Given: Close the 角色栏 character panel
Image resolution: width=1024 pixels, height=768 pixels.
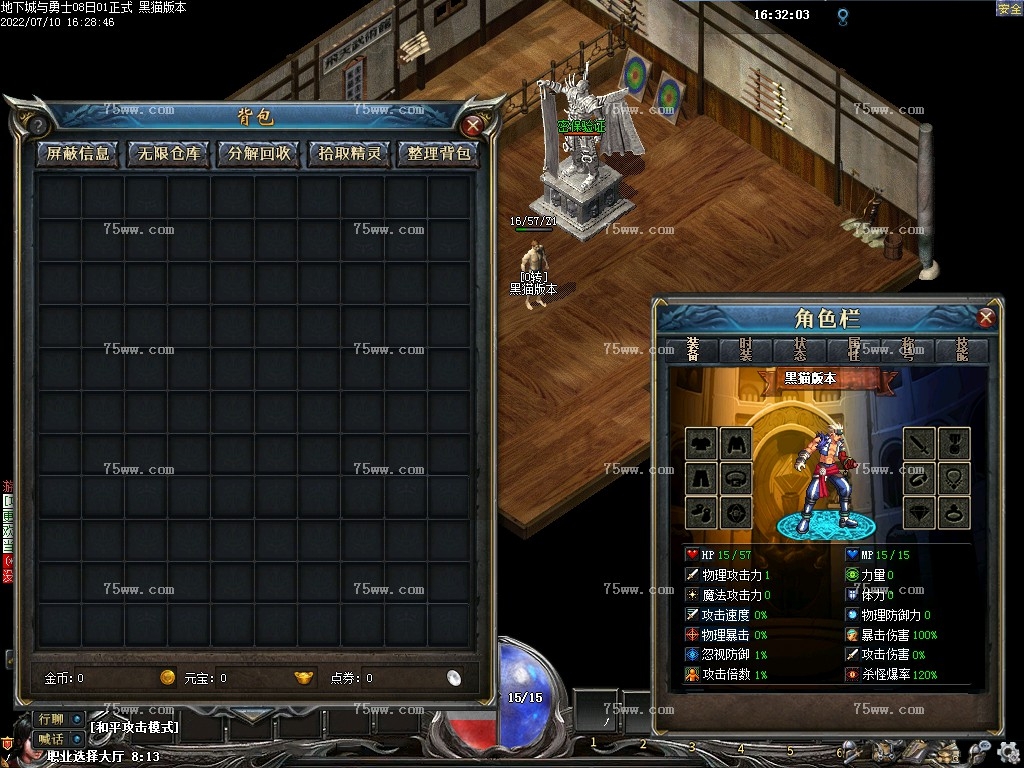Looking at the screenshot, I should (986, 318).
